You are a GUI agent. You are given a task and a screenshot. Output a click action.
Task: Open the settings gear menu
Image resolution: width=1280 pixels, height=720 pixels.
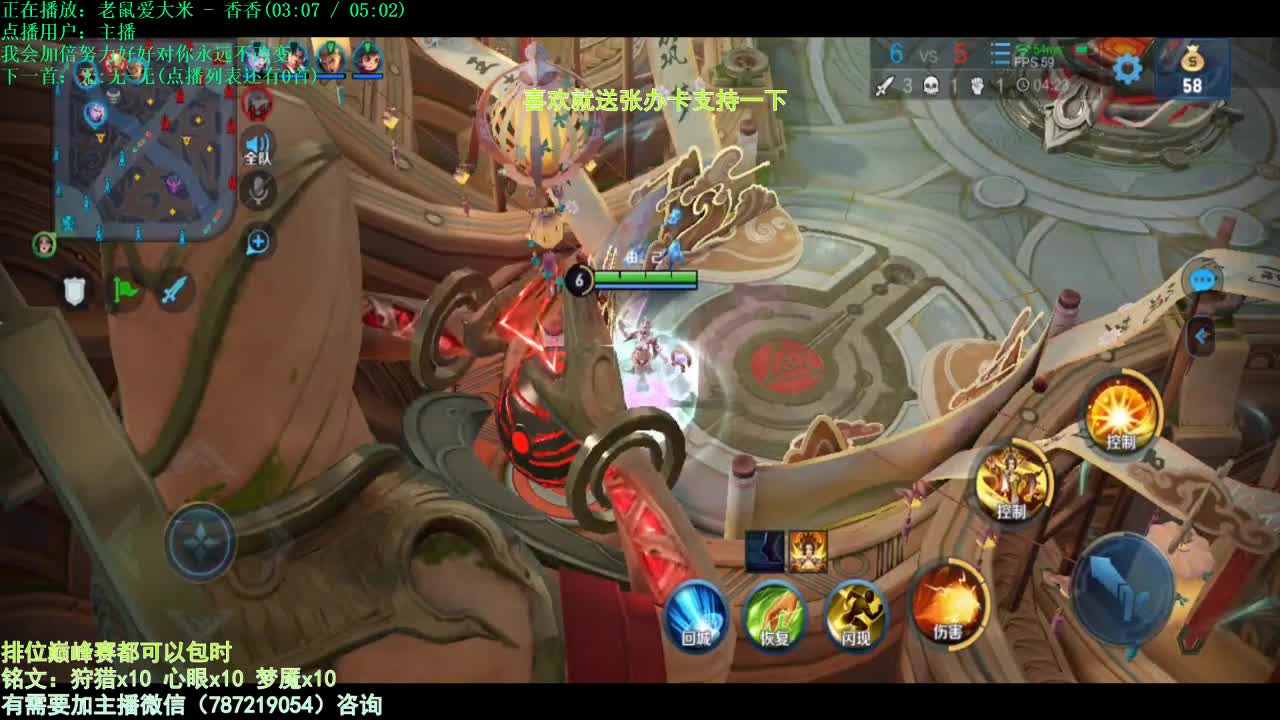pos(1127,68)
